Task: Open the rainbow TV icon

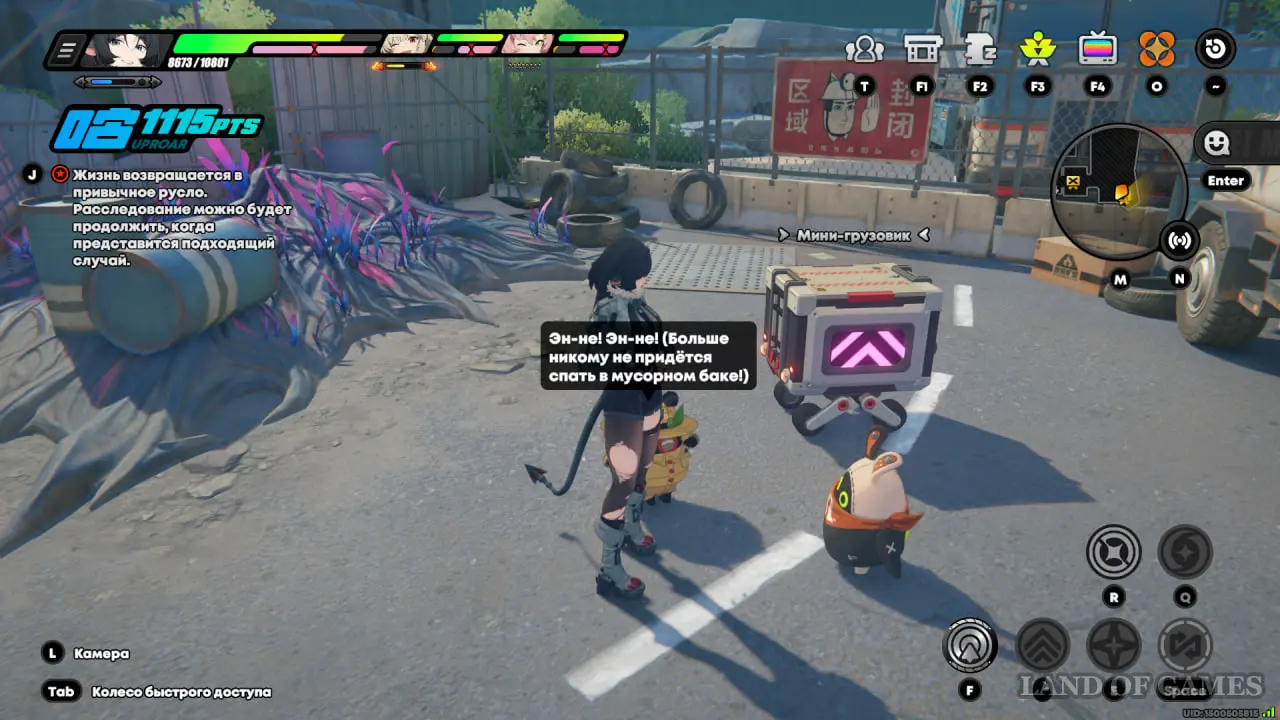Action: 1097,49
